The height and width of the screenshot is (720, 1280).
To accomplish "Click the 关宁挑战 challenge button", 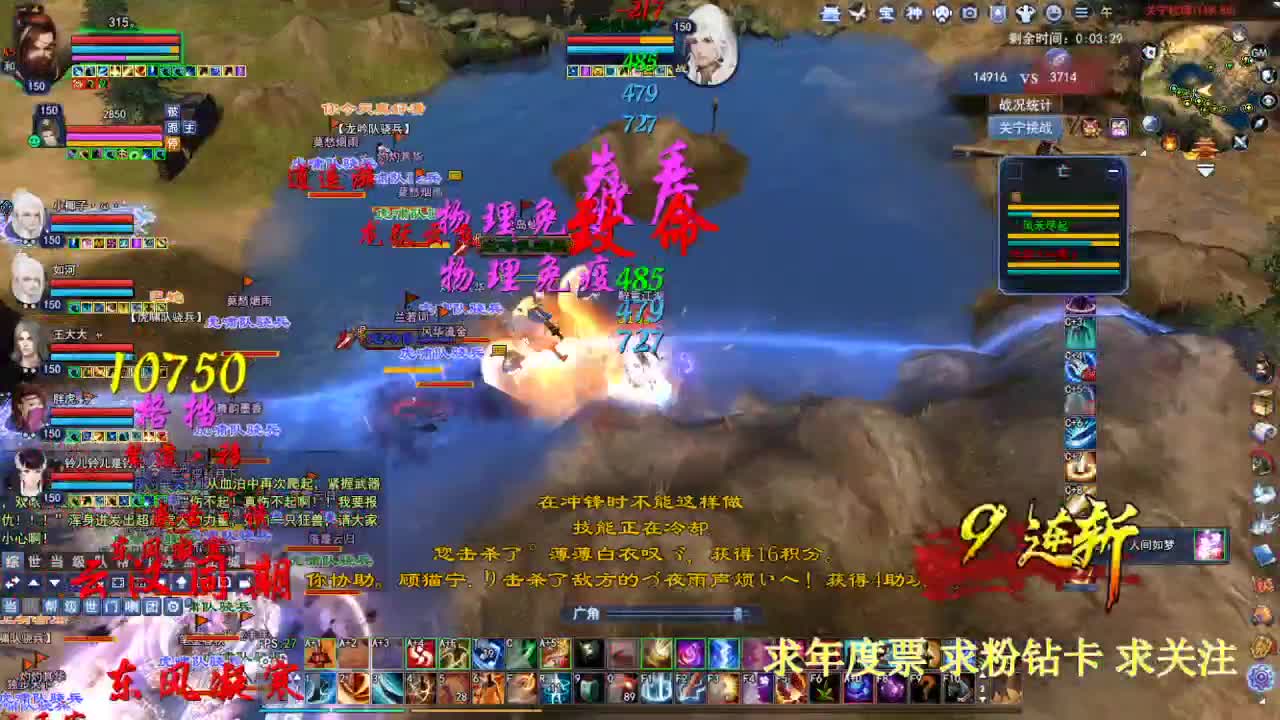I will 1026,127.
